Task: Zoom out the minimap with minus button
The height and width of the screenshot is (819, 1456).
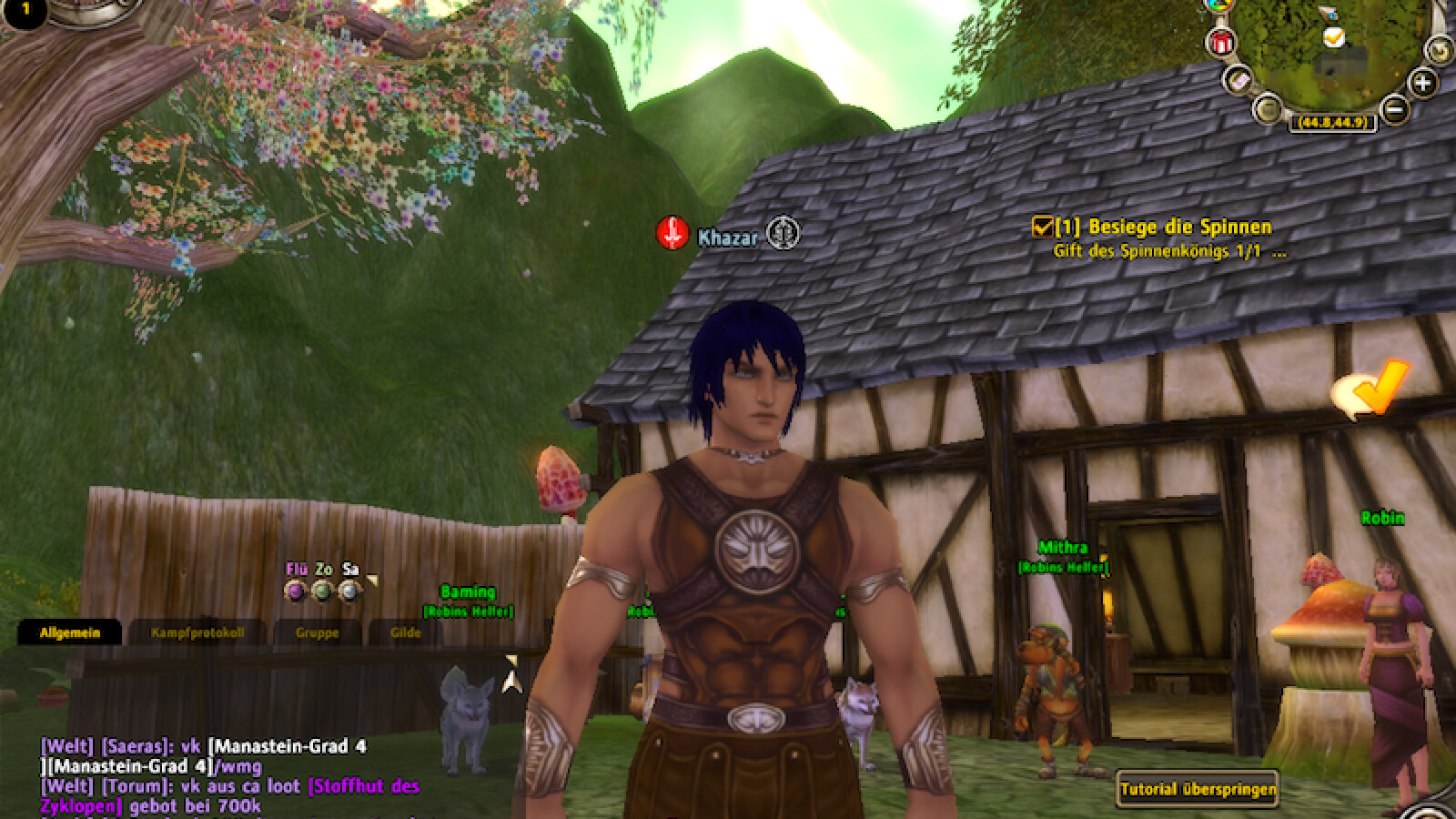Action: 1393,110
